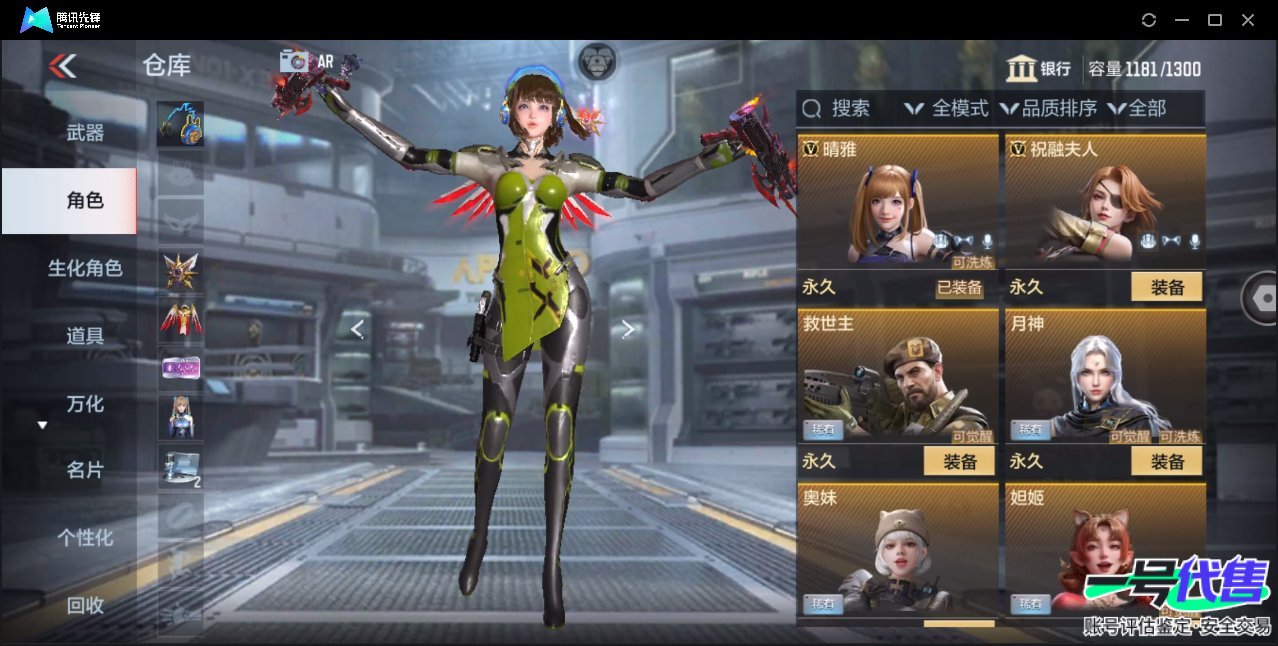Screen dimensions: 1278x646
Task: Rotate character preview with right arrow
Action: [627, 329]
